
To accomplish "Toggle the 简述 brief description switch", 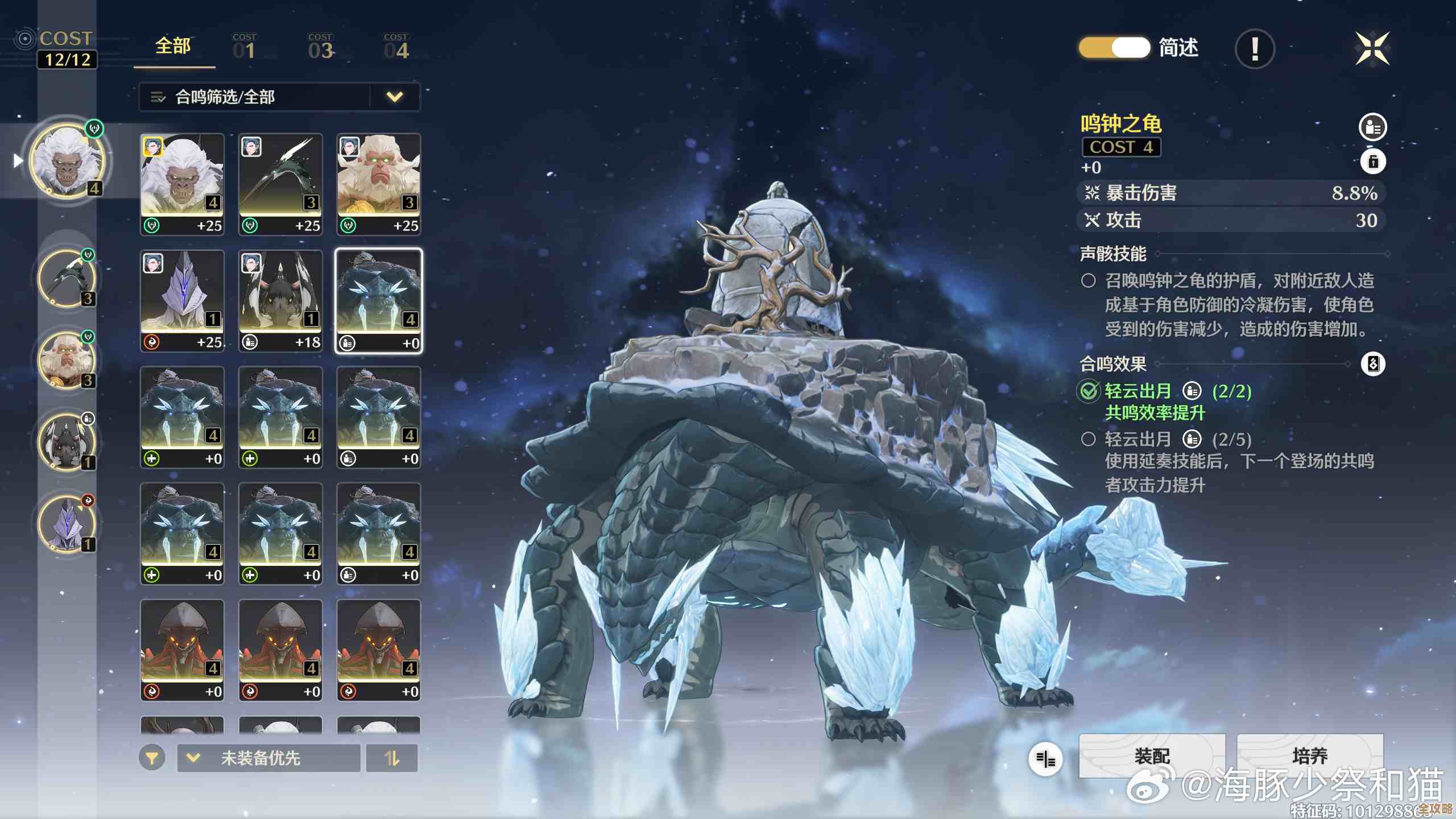I will 1114,48.
